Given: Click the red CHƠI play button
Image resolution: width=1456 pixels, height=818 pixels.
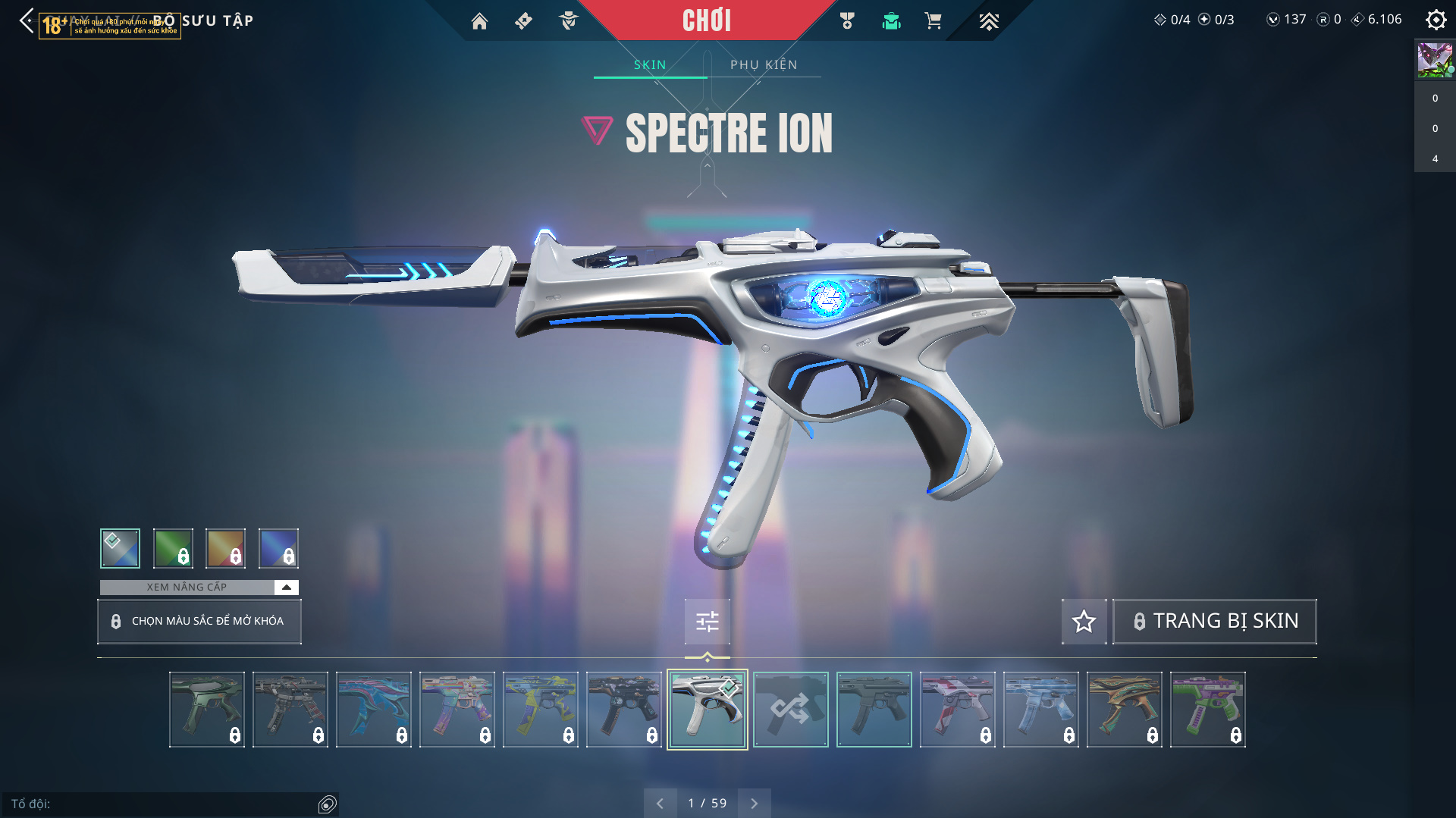Looking at the screenshot, I should [706, 20].
